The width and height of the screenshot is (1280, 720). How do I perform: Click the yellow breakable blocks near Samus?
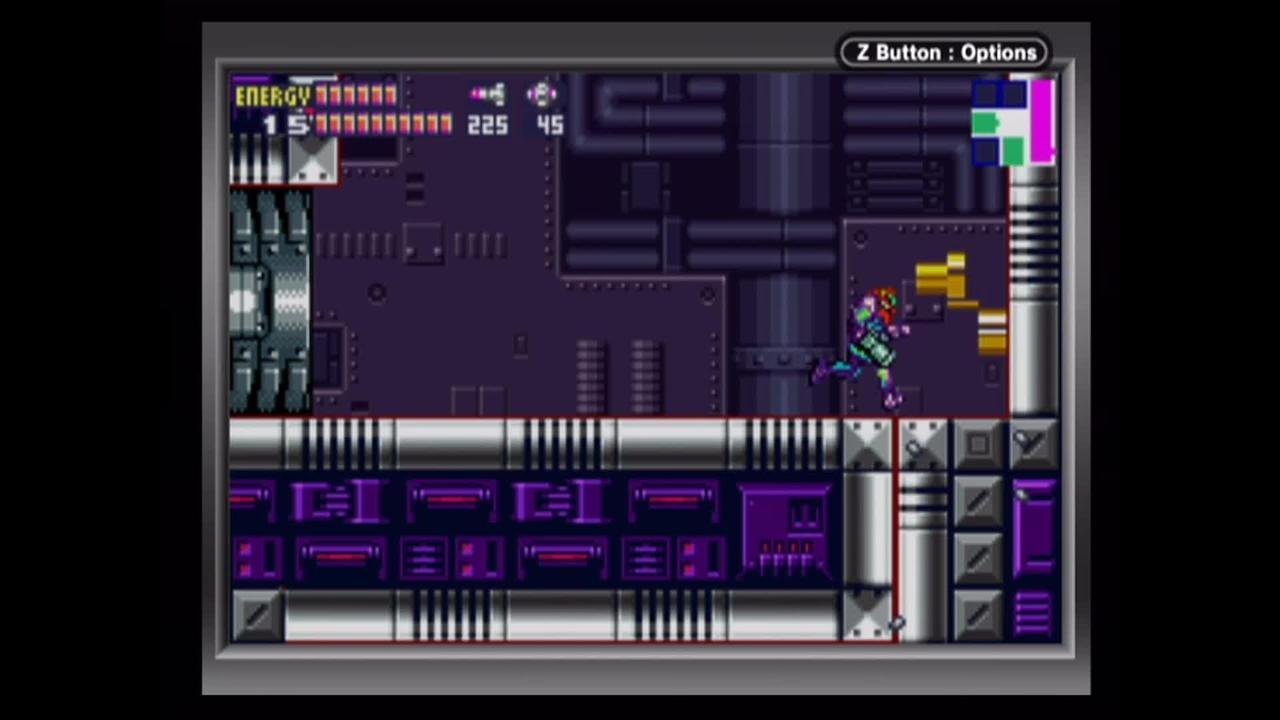coord(940,275)
